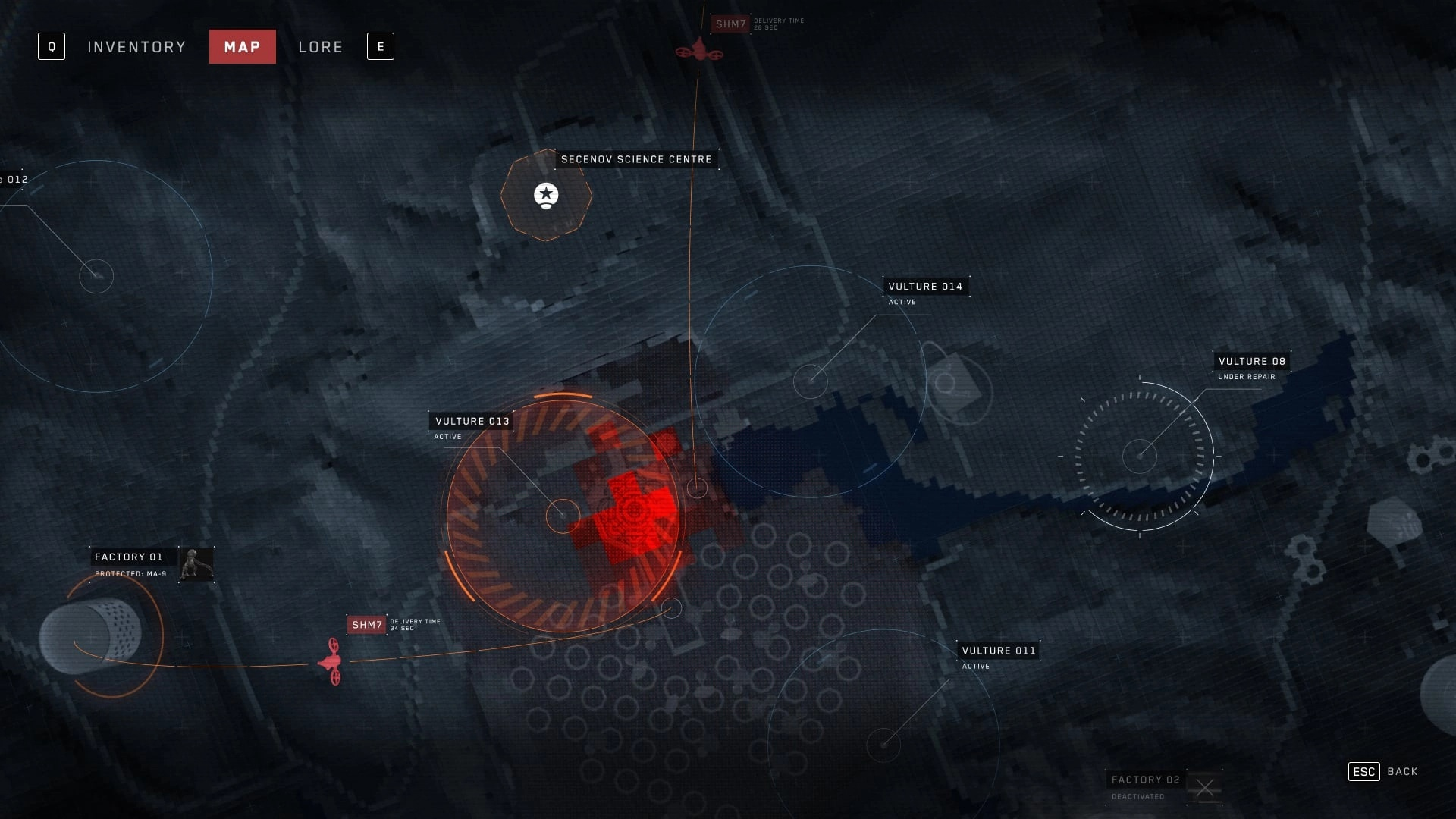Open the LORE tab
This screenshot has height=819, width=1456.
point(320,46)
